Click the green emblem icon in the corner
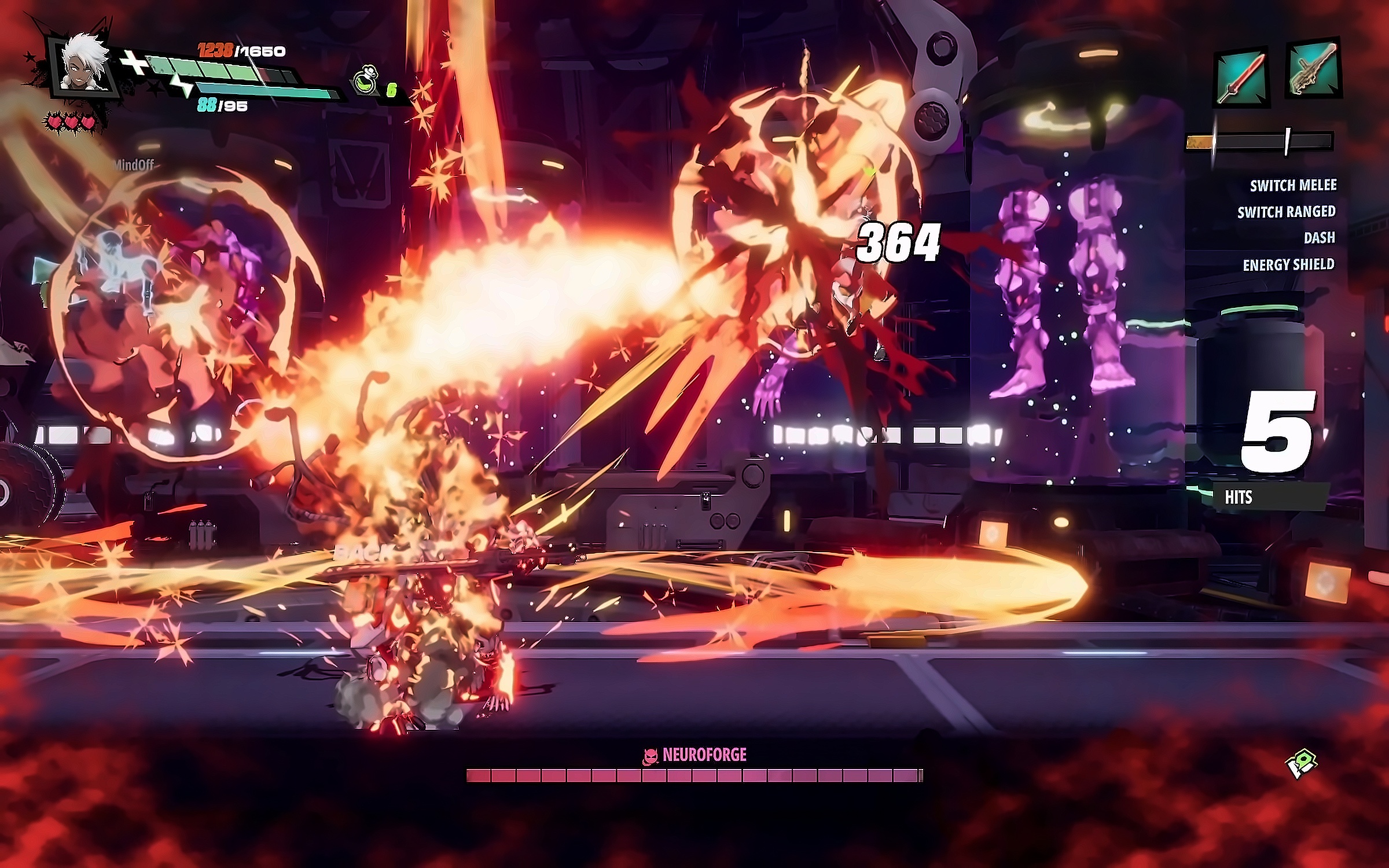The height and width of the screenshot is (868, 1389). [1300, 765]
